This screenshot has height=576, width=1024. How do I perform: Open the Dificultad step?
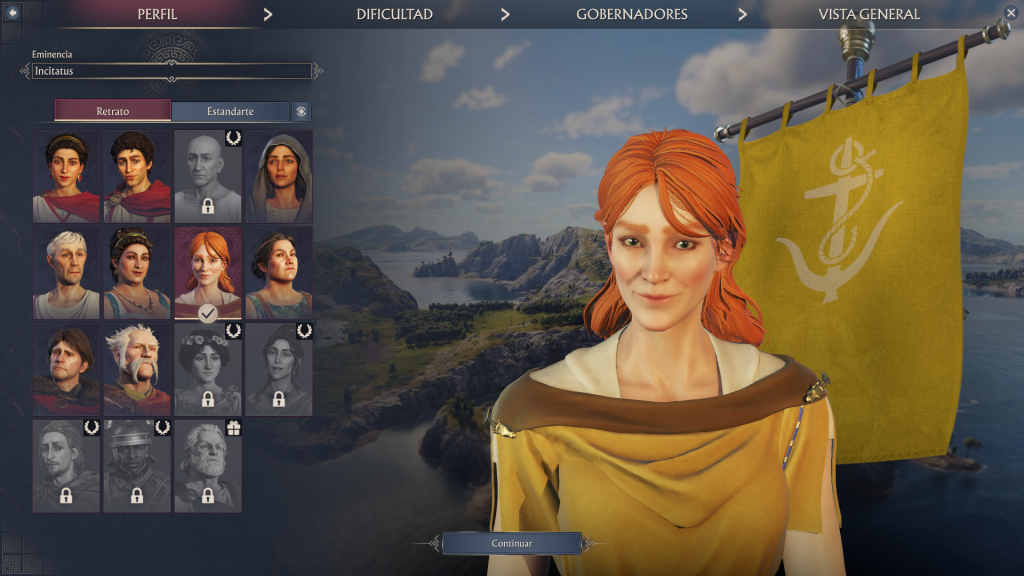point(394,14)
